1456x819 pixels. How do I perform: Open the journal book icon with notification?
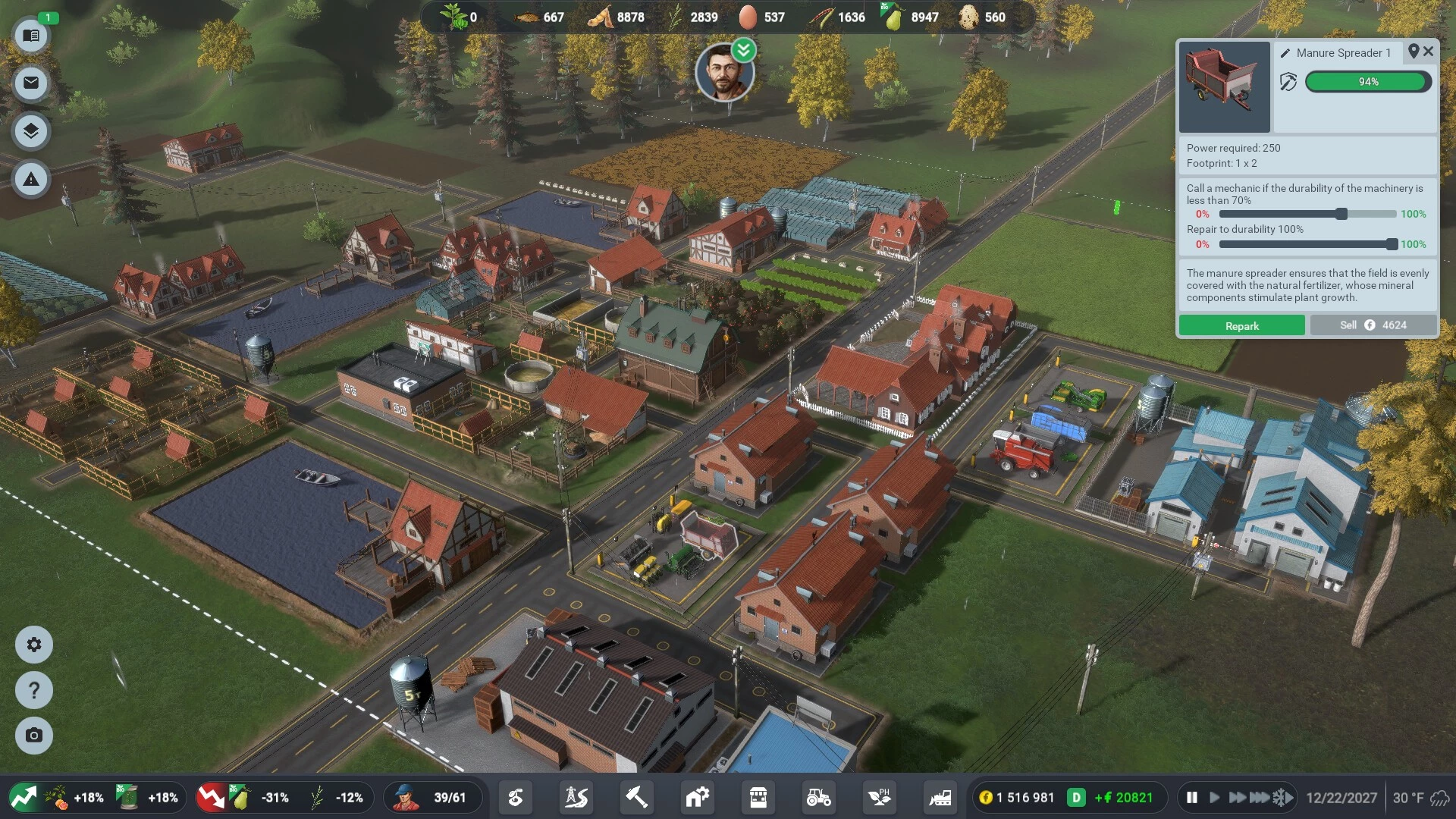point(31,36)
